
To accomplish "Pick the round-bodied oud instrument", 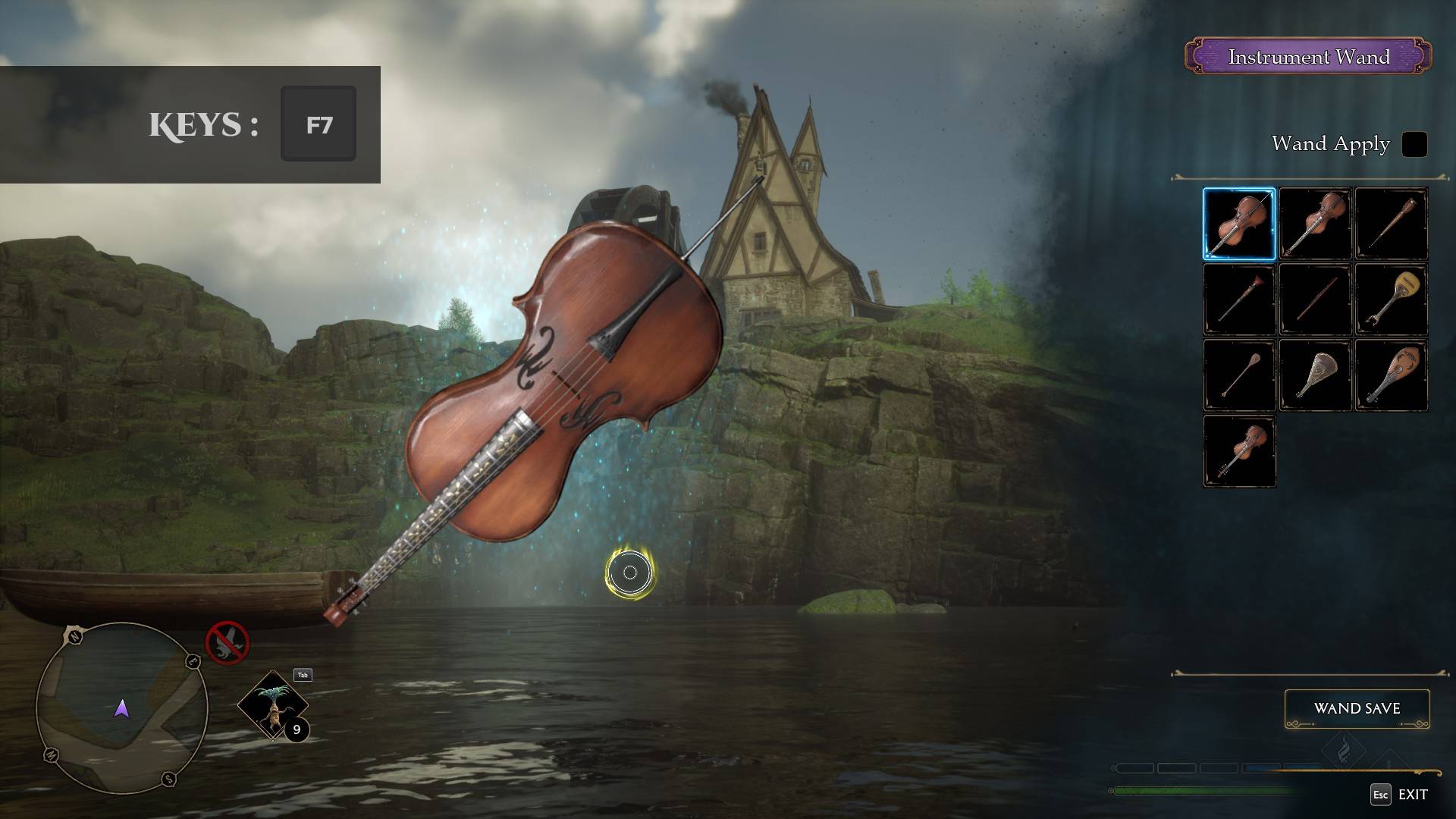I will (x=1392, y=375).
